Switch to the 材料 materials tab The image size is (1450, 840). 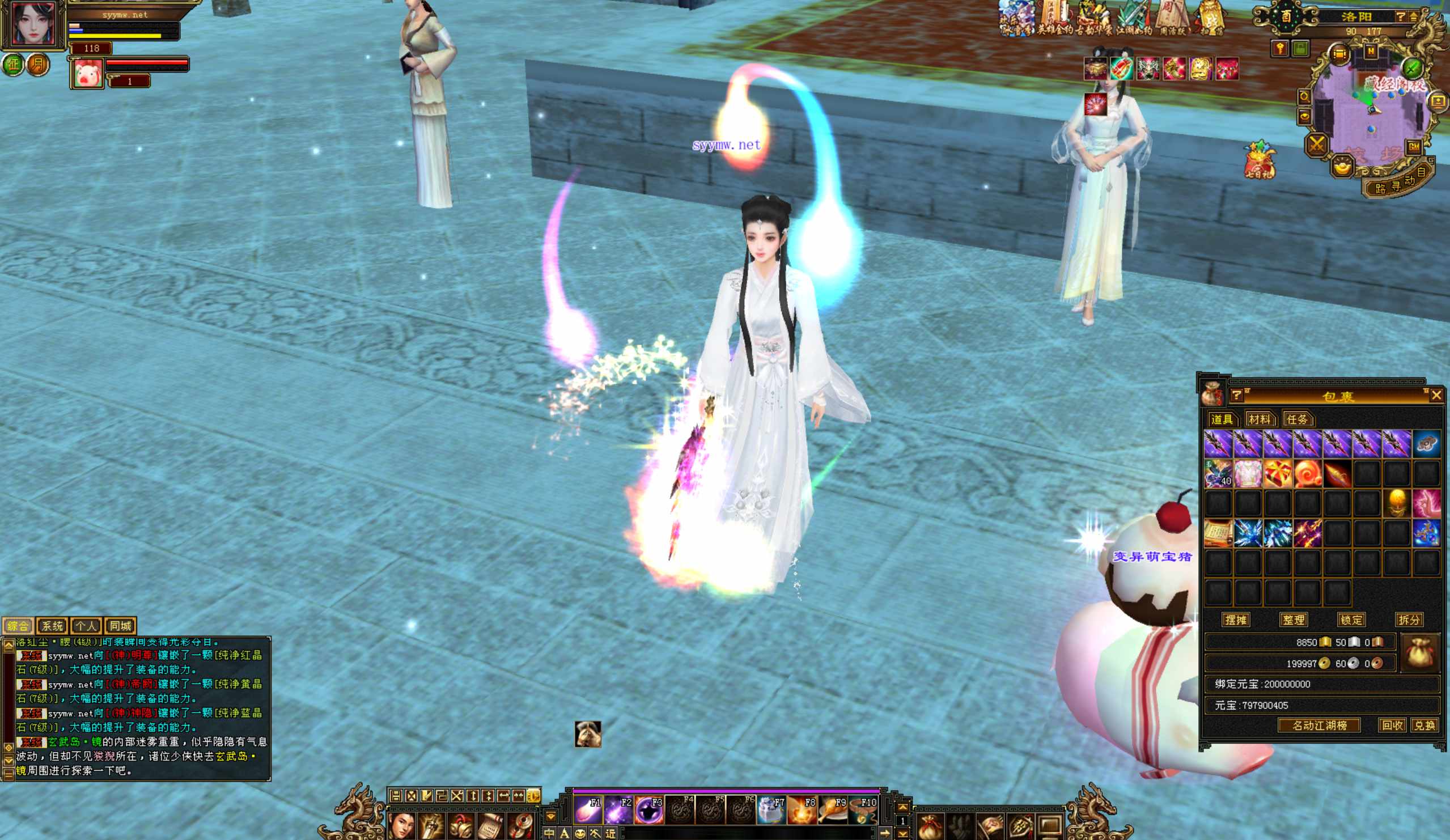pos(1260,419)
